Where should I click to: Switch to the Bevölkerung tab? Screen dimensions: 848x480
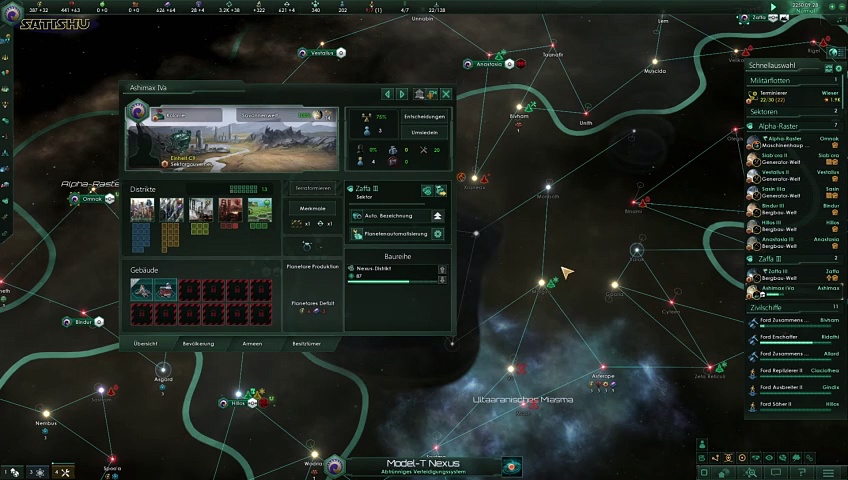(x=198, y=343)
